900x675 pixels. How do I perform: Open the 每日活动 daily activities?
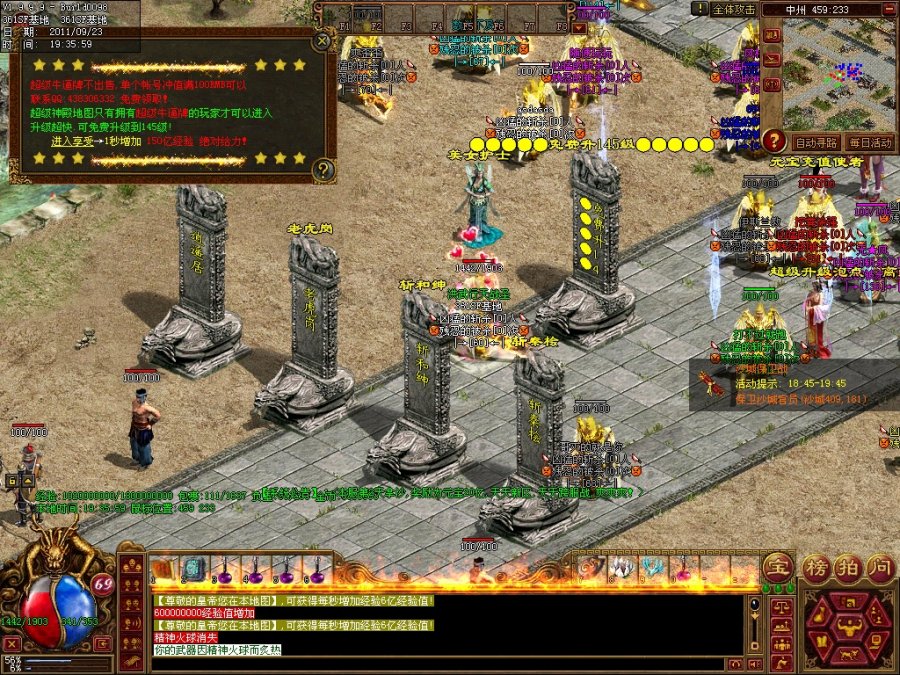tap(869, 143)
